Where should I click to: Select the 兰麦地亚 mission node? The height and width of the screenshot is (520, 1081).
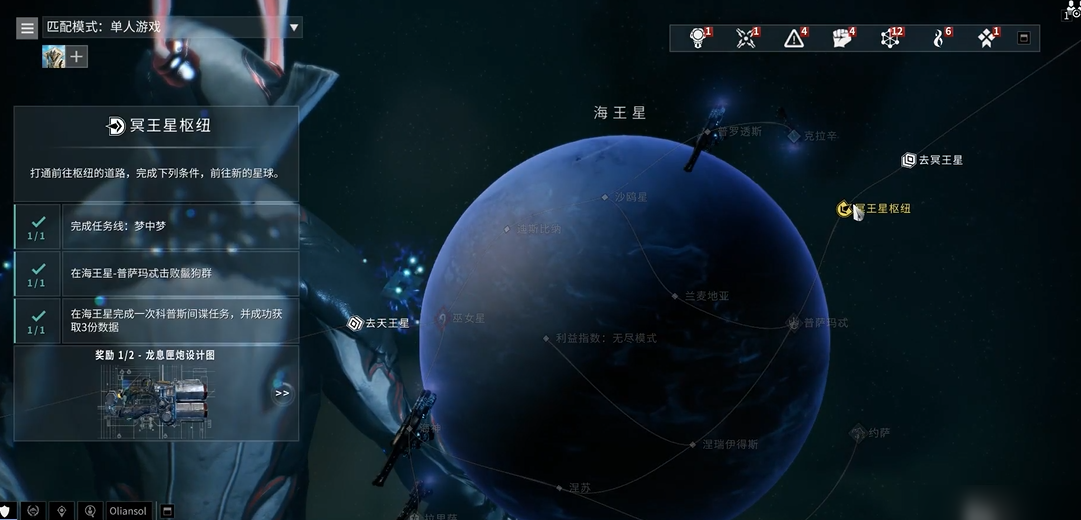point(677,296)
